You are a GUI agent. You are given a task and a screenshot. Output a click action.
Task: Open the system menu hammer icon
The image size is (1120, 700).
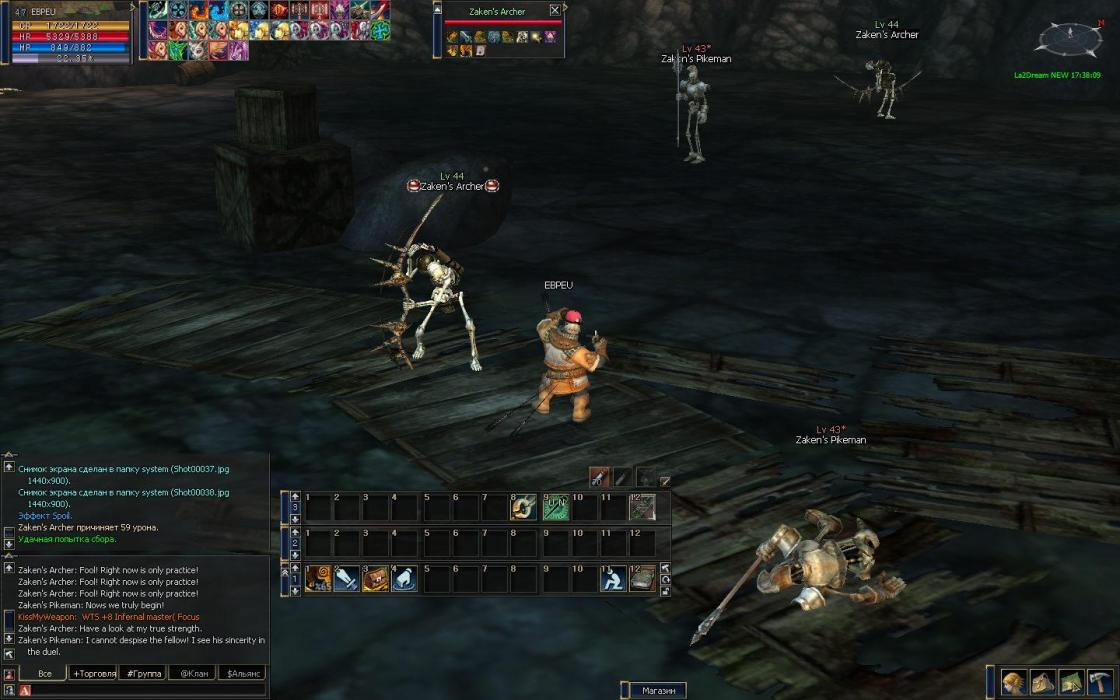tap(1101, 682)
